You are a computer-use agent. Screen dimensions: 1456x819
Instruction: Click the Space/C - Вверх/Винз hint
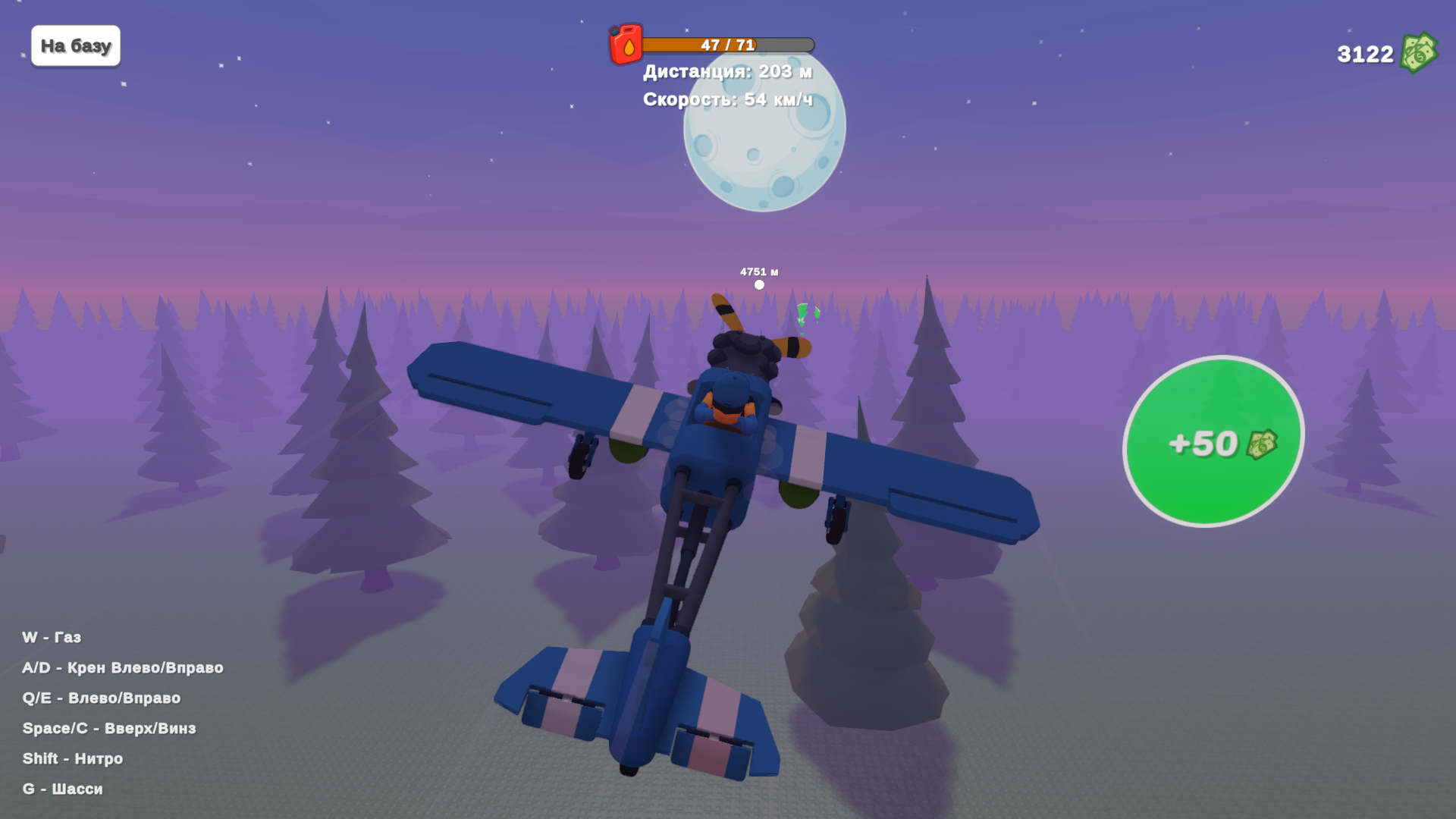[x=111, y=727]
